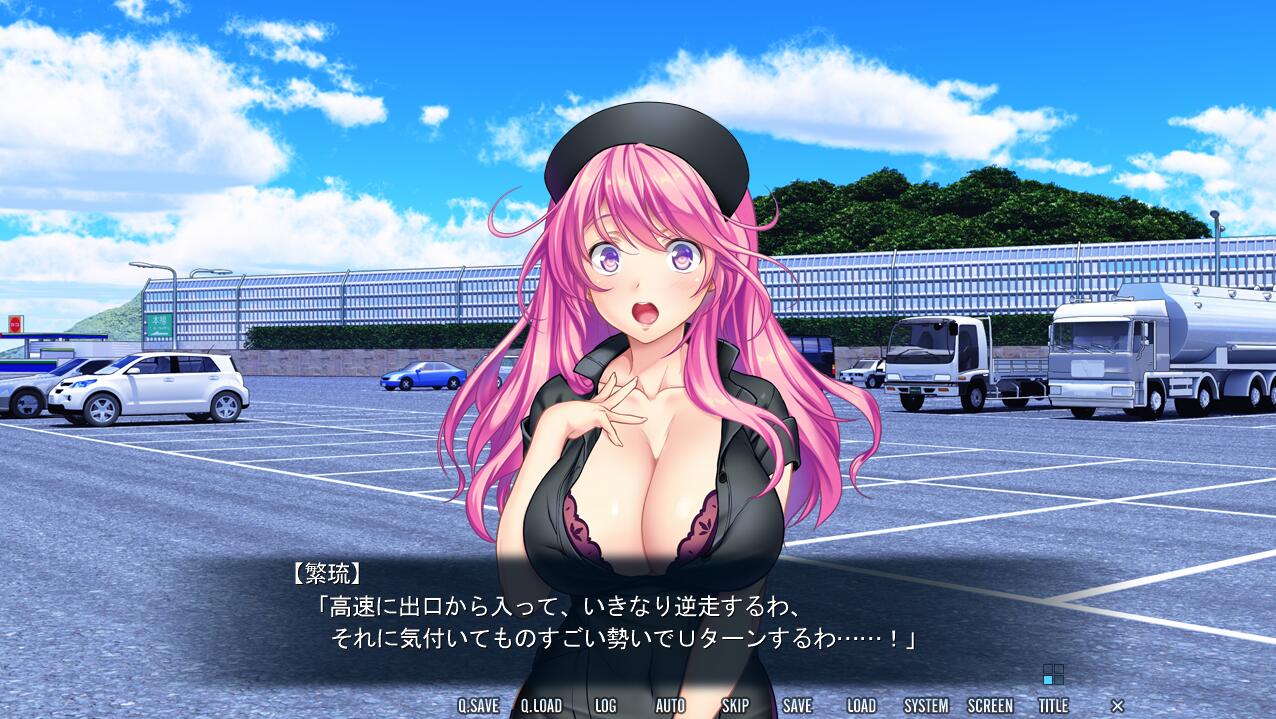
Task: Toggle AUTO text advance
Action: point(670,705)
